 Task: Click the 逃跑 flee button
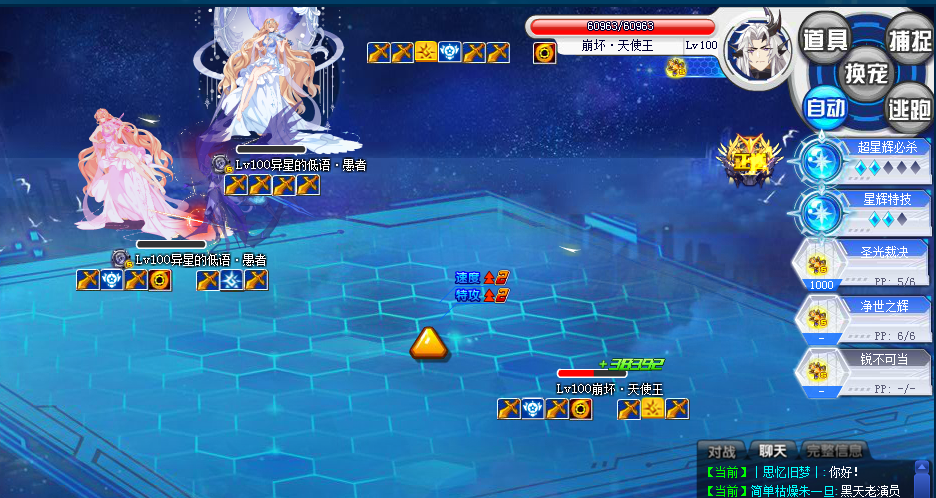pyautogui.click(x=909, y=109)
